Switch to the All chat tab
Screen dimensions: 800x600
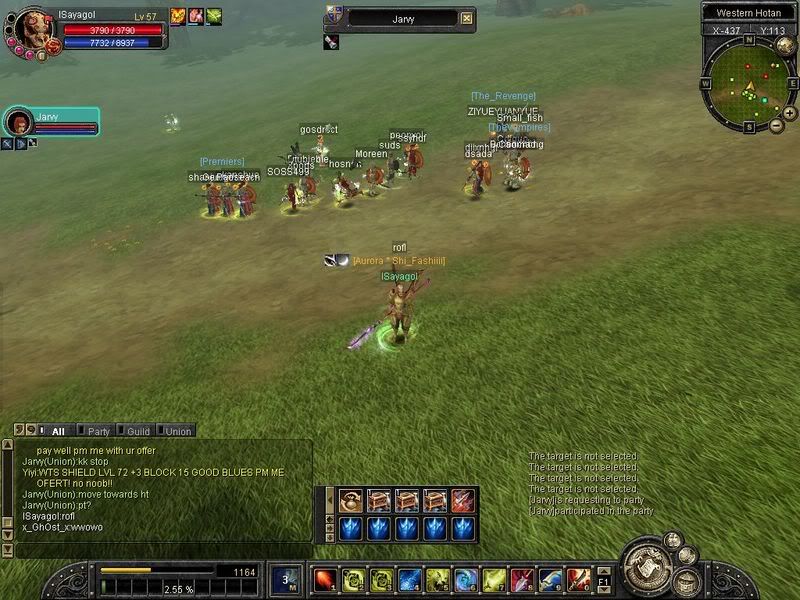[x=58, y=431]
